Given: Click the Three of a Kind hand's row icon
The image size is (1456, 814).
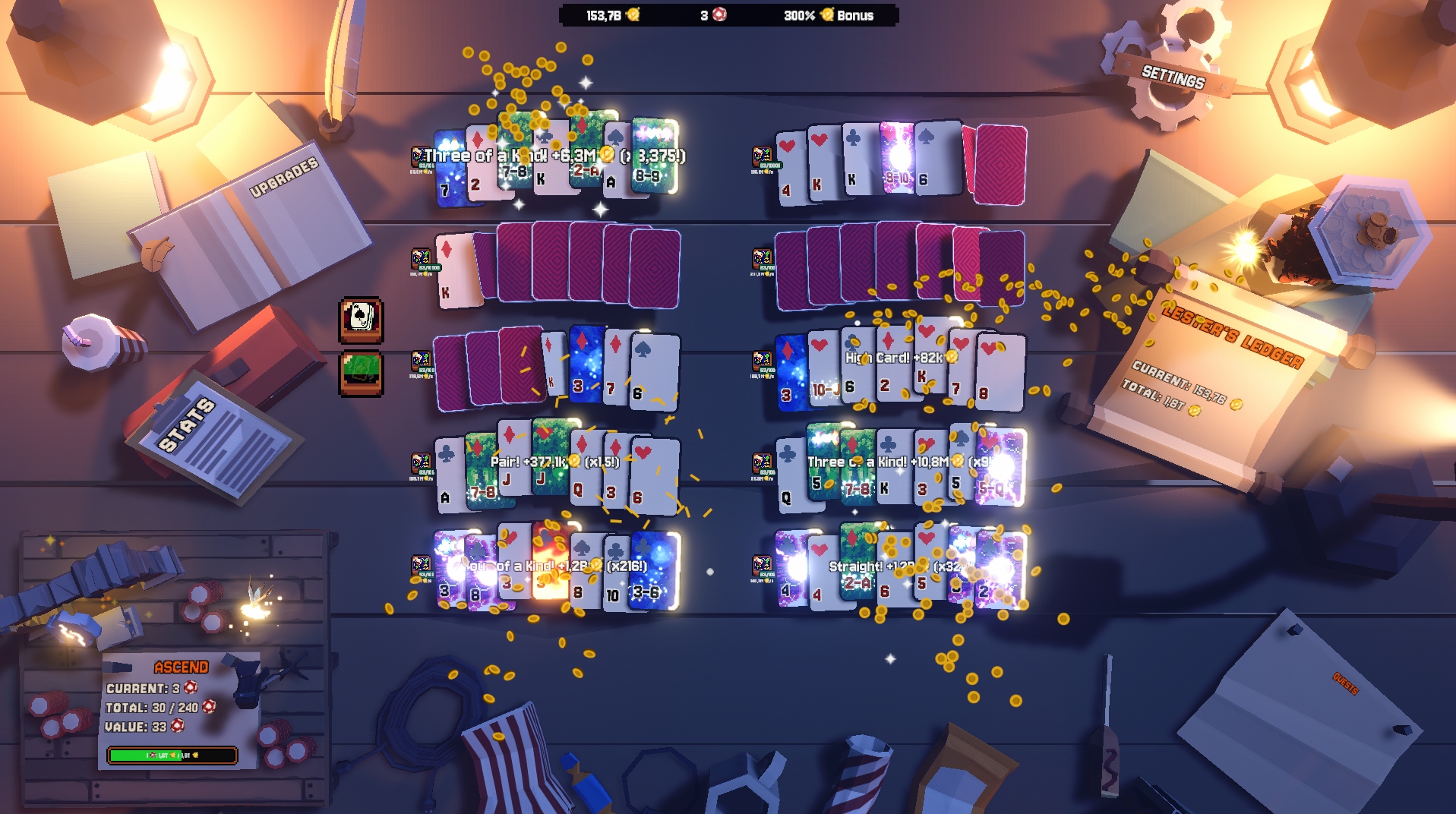Looking at the screenshot, I should coord(420,156).
